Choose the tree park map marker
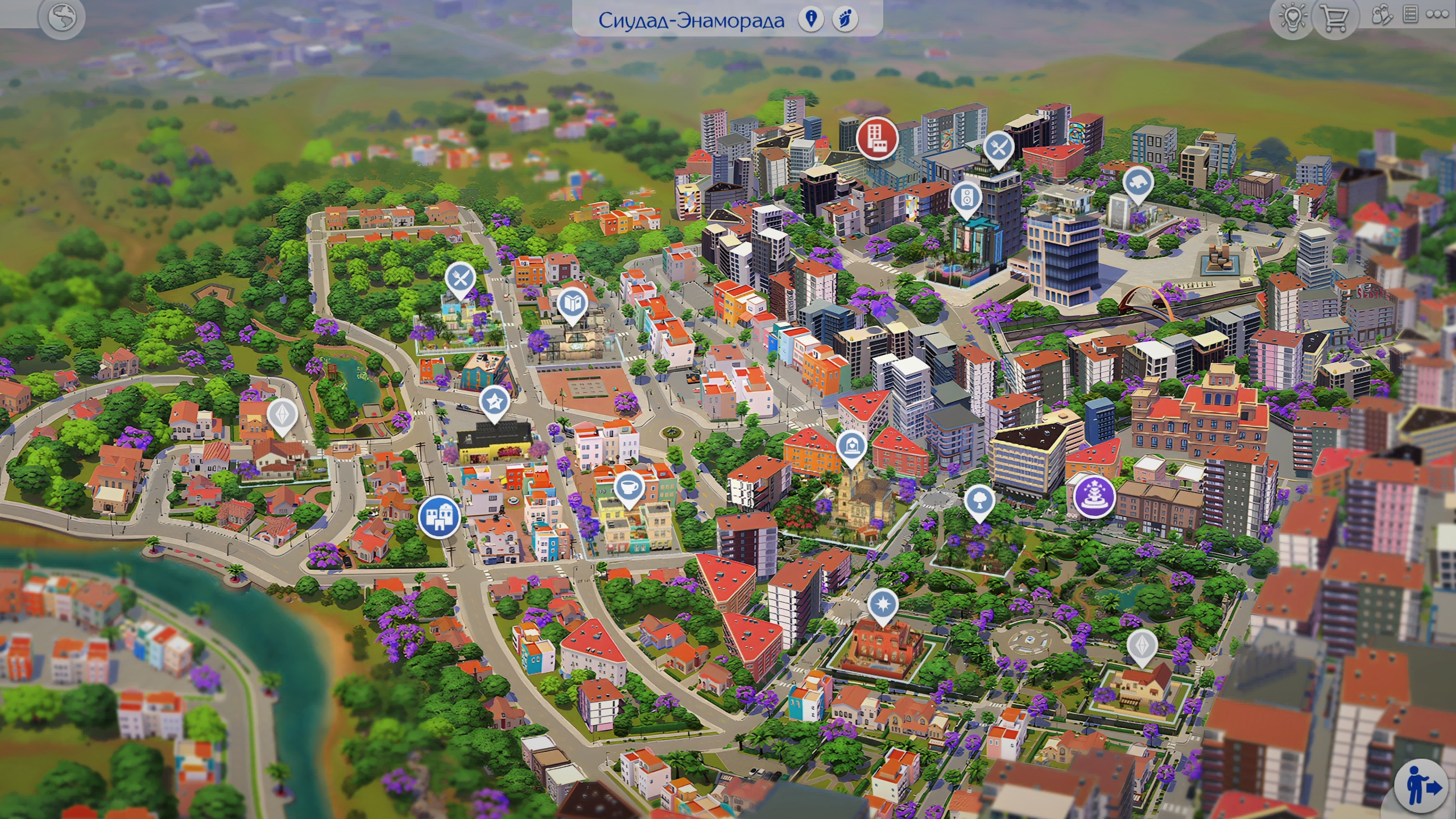 click(x=979, y=501)
